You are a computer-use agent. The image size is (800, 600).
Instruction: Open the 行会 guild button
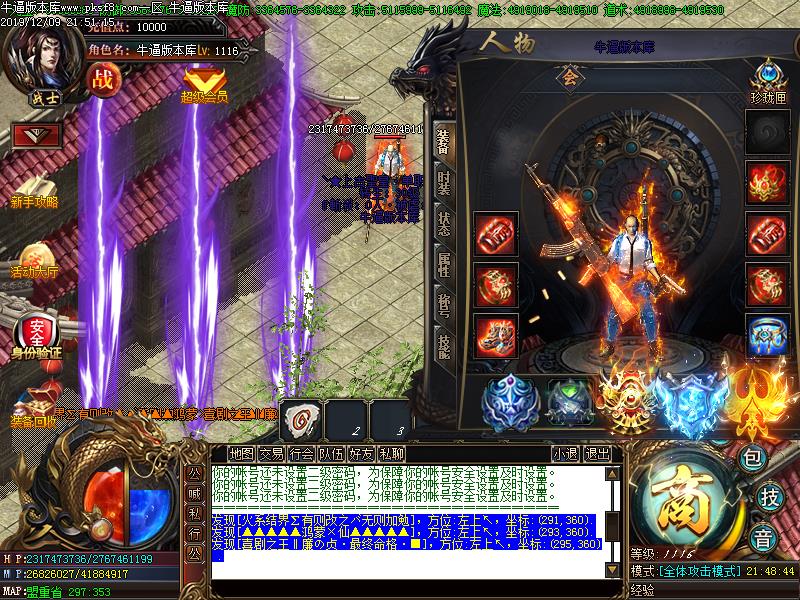pos(301,453)
